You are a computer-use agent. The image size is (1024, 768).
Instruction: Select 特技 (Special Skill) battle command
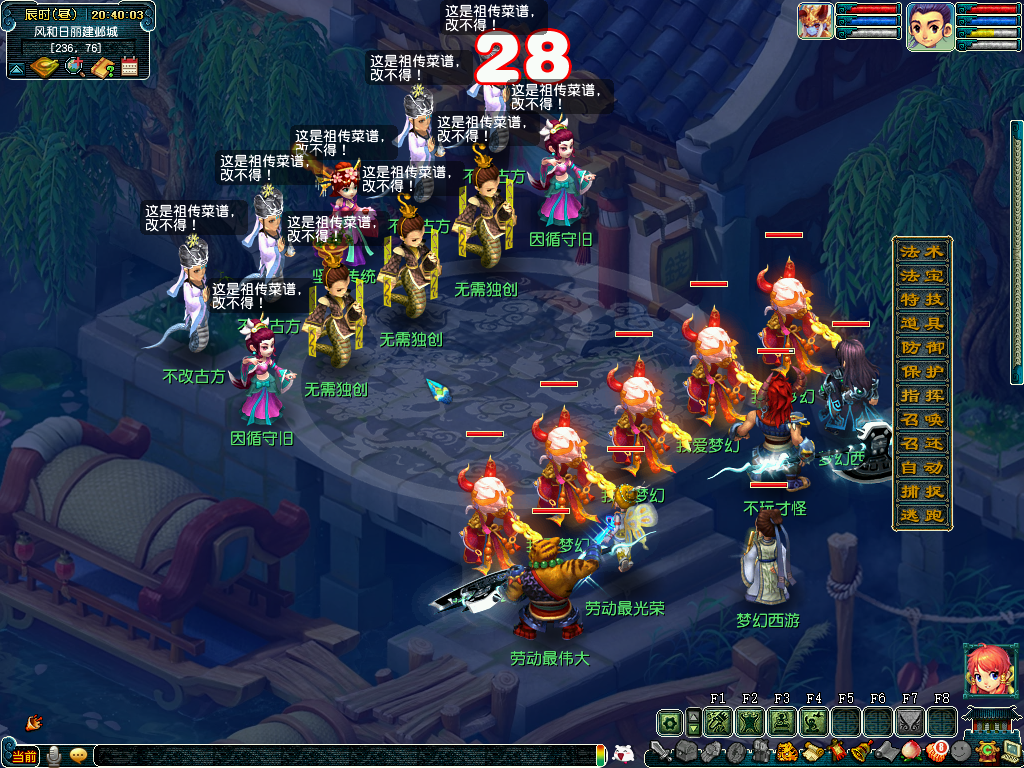click(x=921, y=299)
